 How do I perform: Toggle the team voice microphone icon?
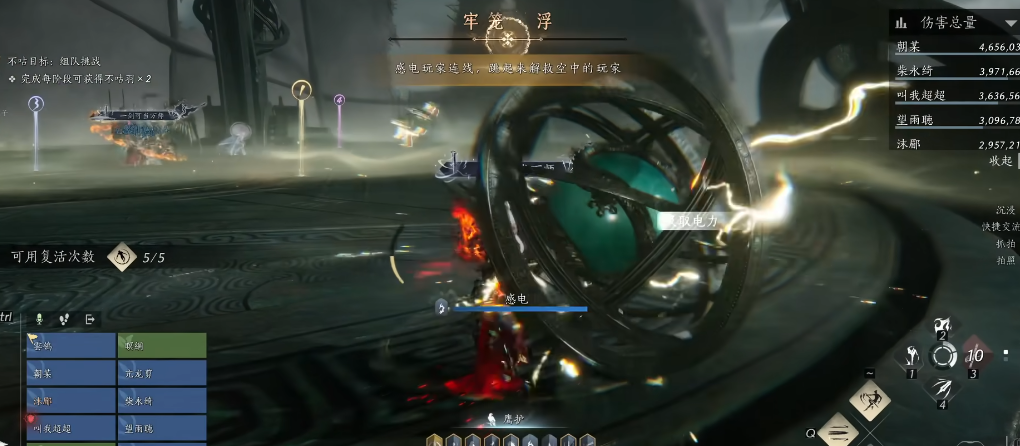pos(40,318)
